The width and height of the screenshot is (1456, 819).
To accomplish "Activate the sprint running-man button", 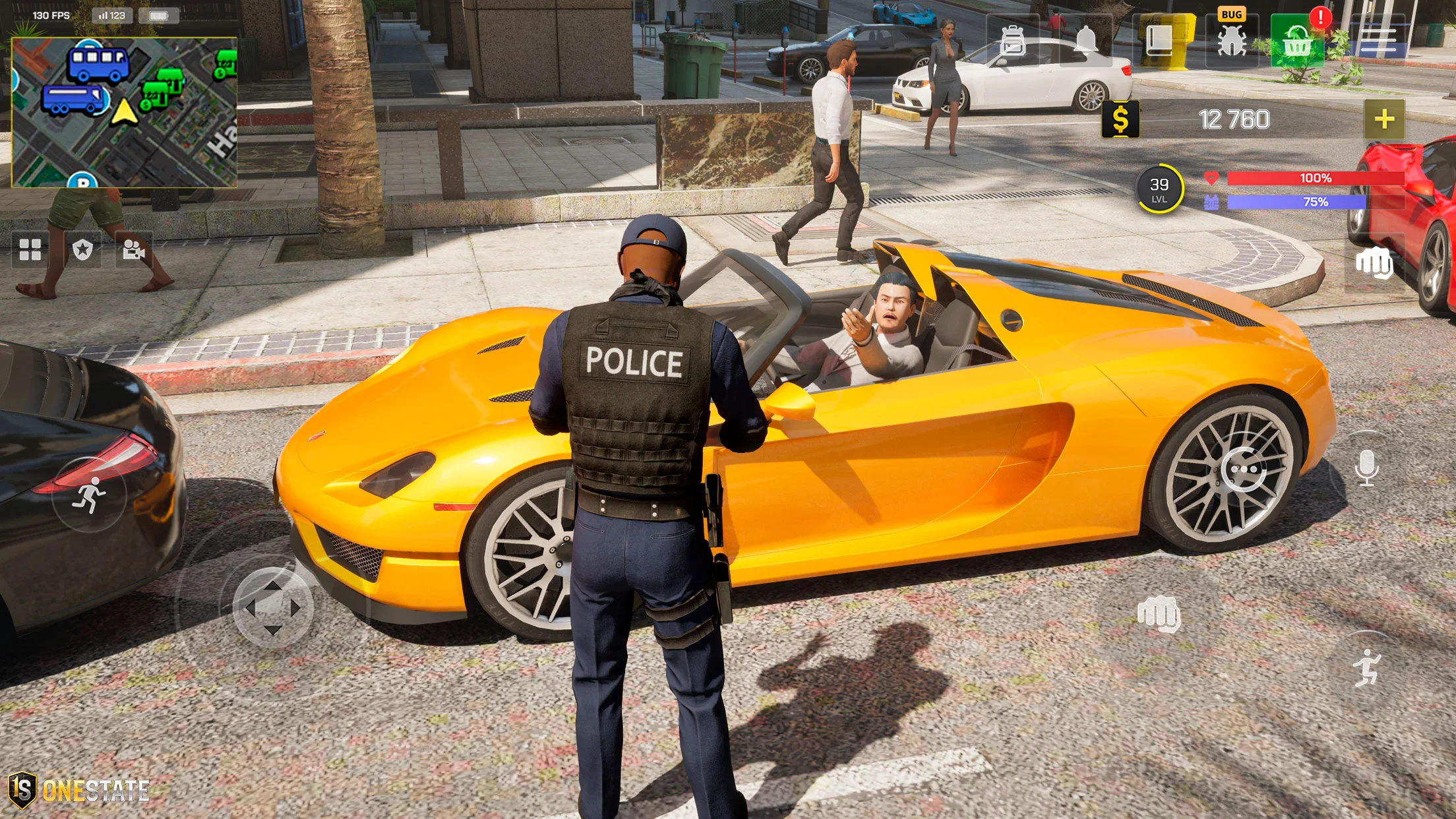I will coord(89,495).
